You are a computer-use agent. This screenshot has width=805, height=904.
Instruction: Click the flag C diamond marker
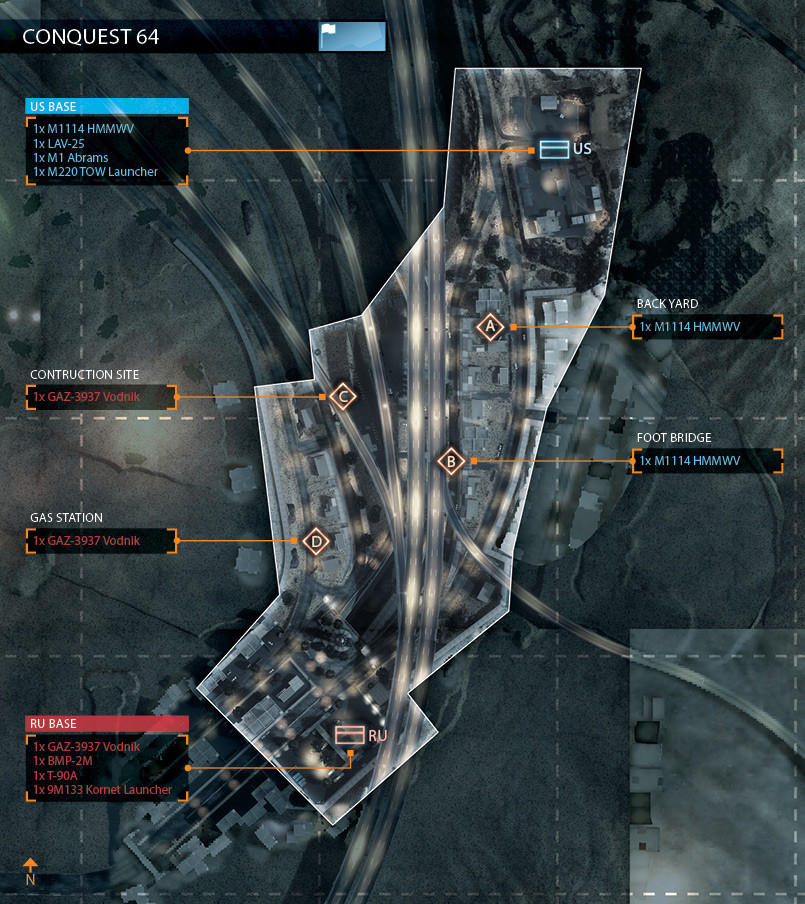pyautogui.click(x=343, y=397)
